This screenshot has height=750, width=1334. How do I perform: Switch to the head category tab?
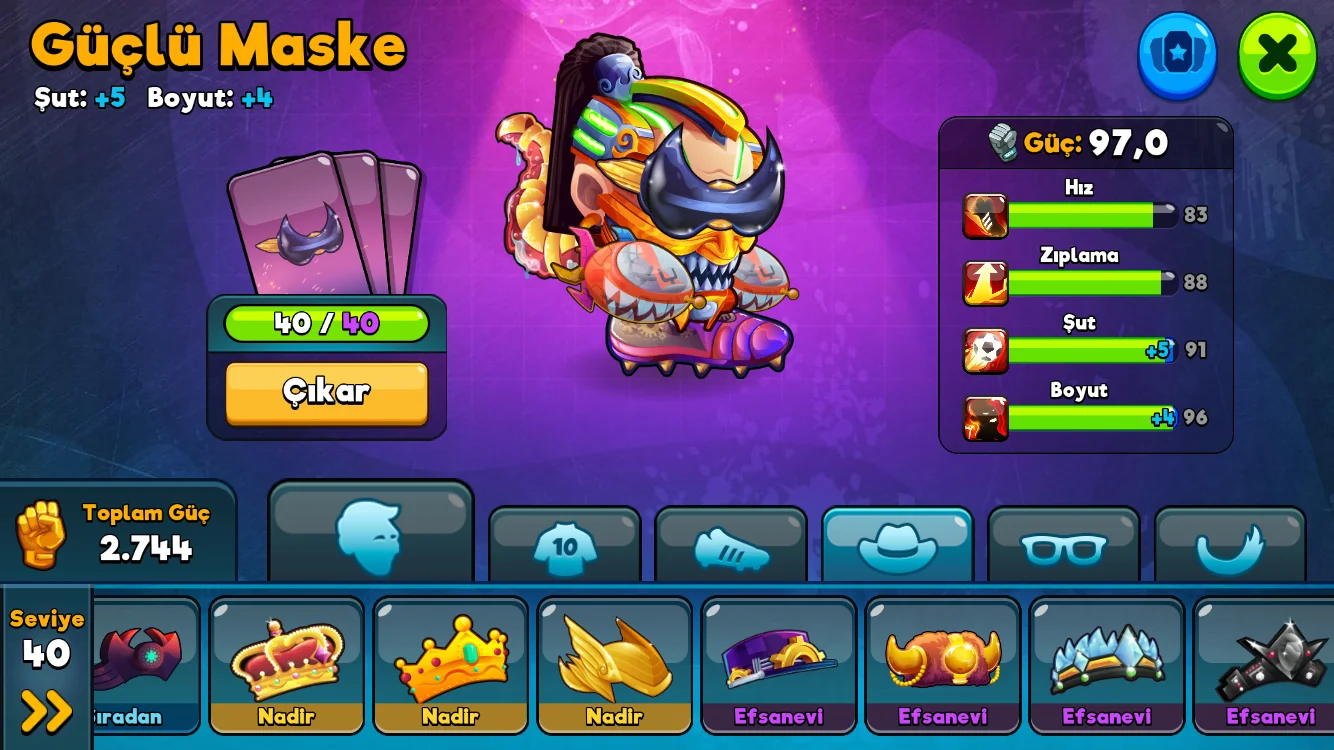370,535
